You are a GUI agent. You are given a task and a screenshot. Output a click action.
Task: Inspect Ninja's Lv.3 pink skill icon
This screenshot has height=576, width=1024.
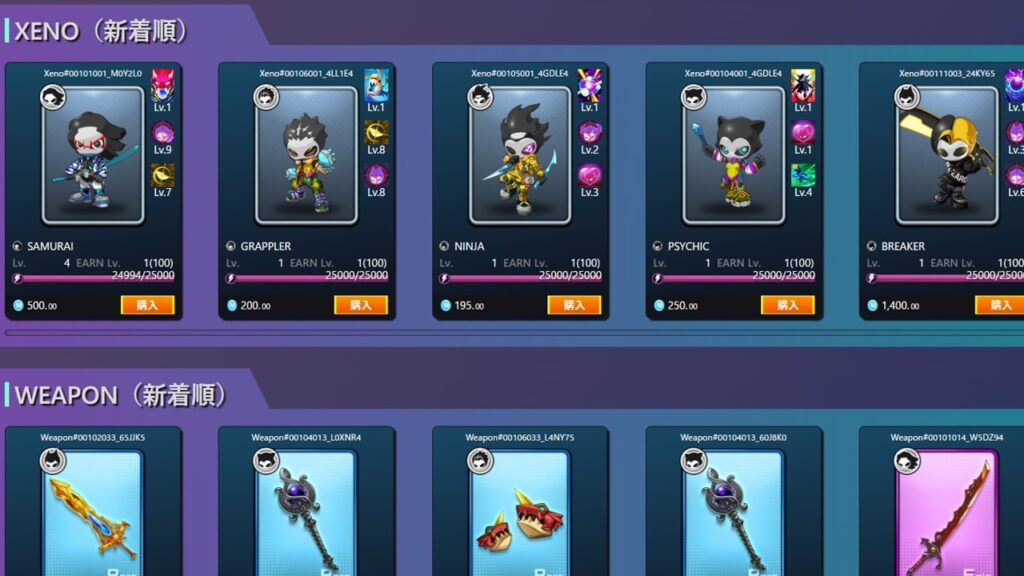(589, 174)
